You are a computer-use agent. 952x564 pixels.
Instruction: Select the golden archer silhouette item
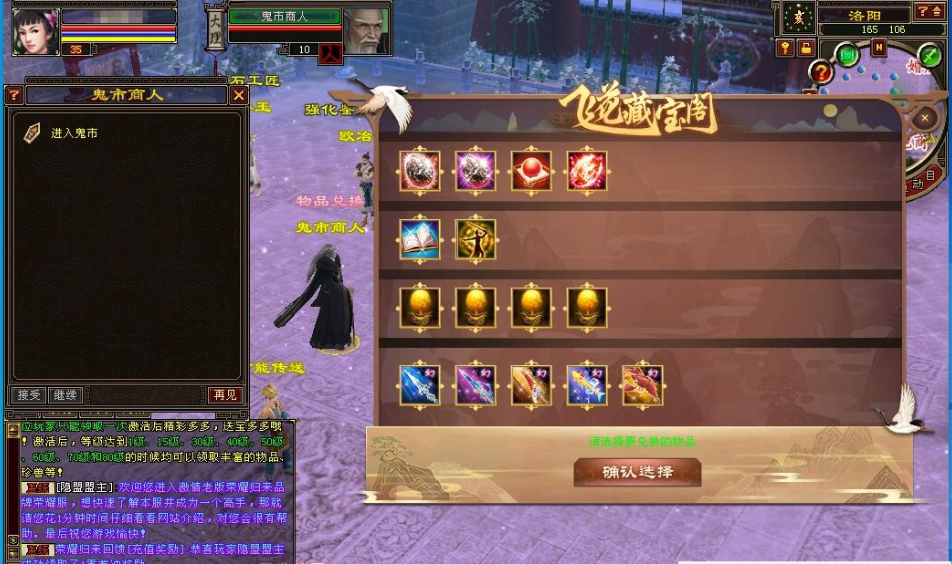point(476,240)
